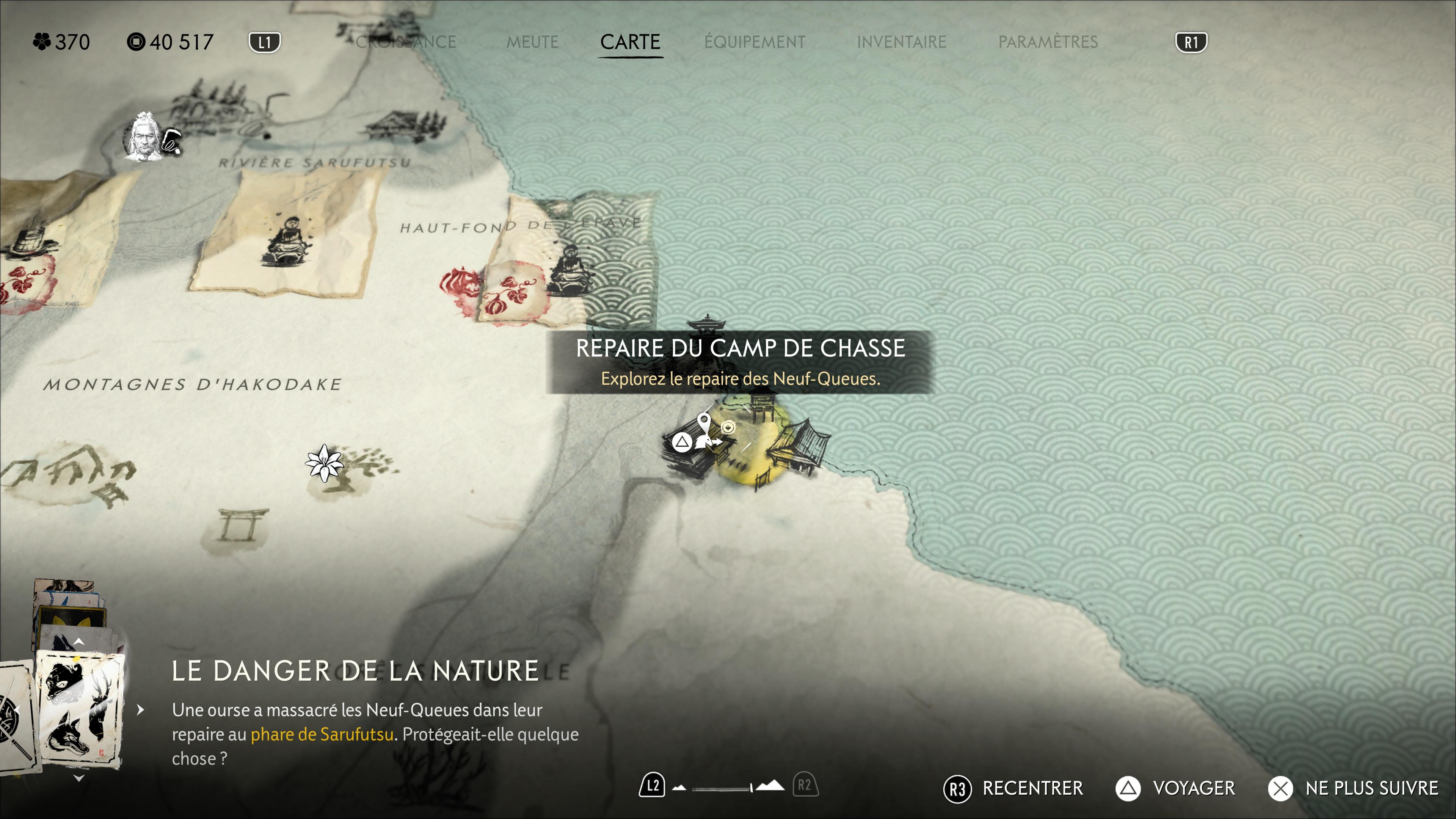1456x819 pixels.
Task: Go to the Paramètres tab
Action: click(1048, 42)
